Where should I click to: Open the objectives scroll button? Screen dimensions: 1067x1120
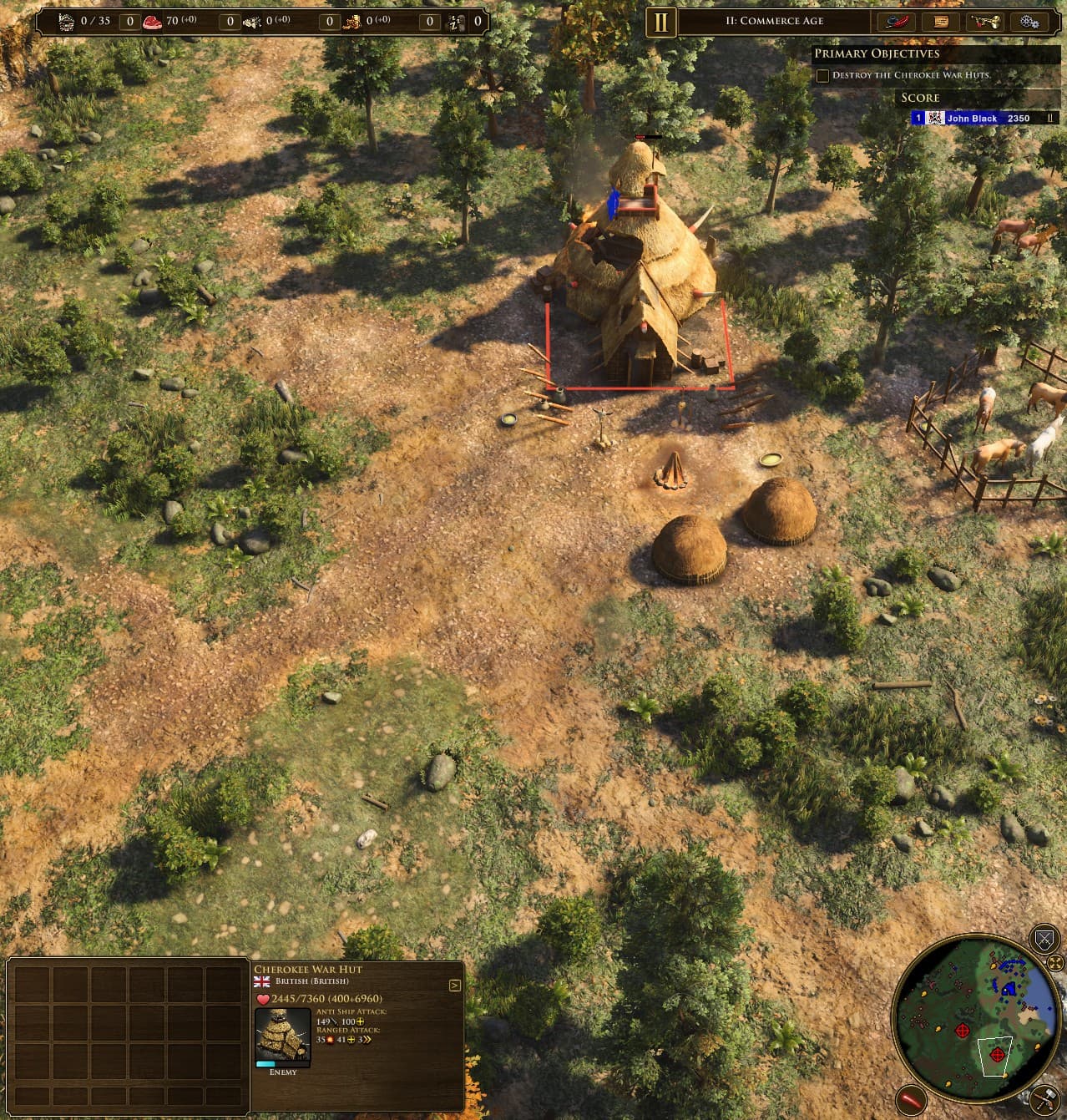point(941,22)
